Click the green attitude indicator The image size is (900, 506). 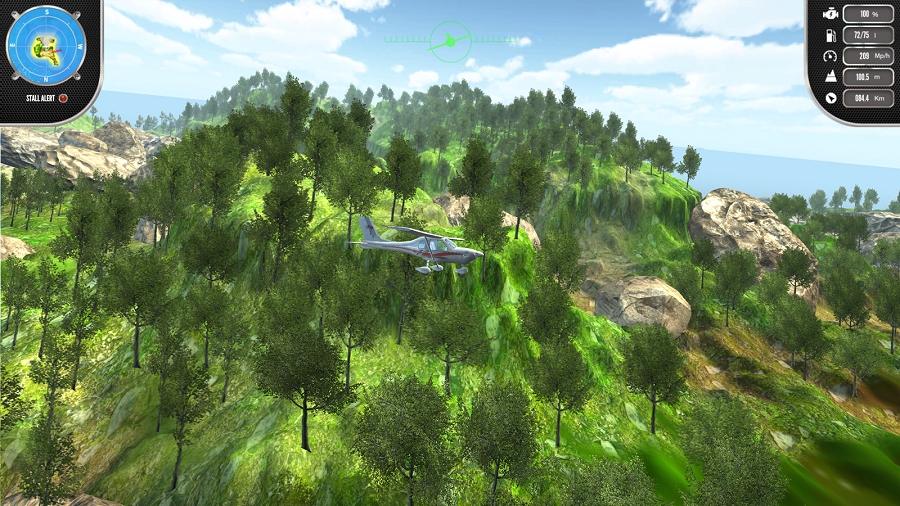[449, 41]
